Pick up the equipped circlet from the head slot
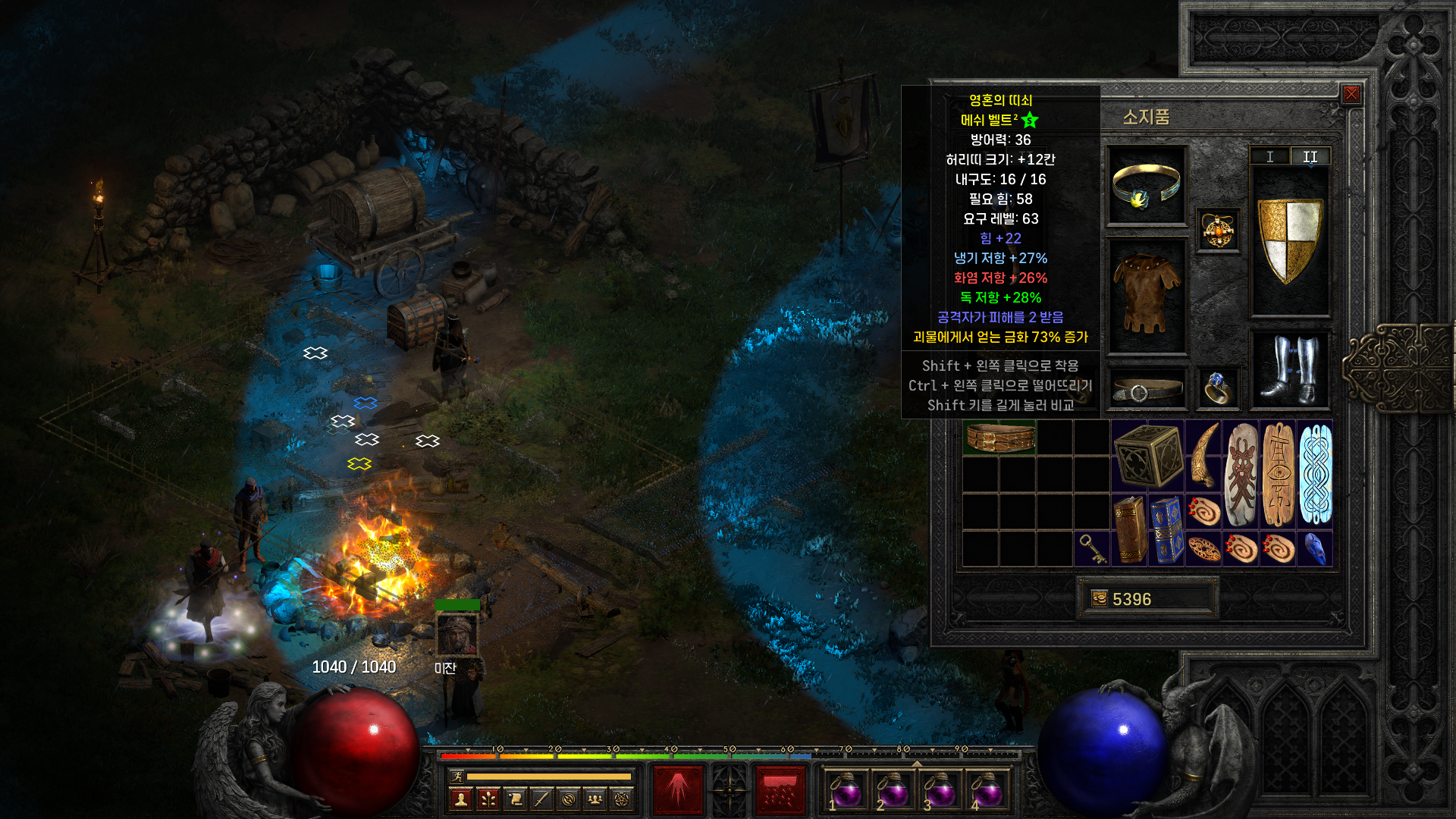The image size is (1456, 819). pos(1146,186)
